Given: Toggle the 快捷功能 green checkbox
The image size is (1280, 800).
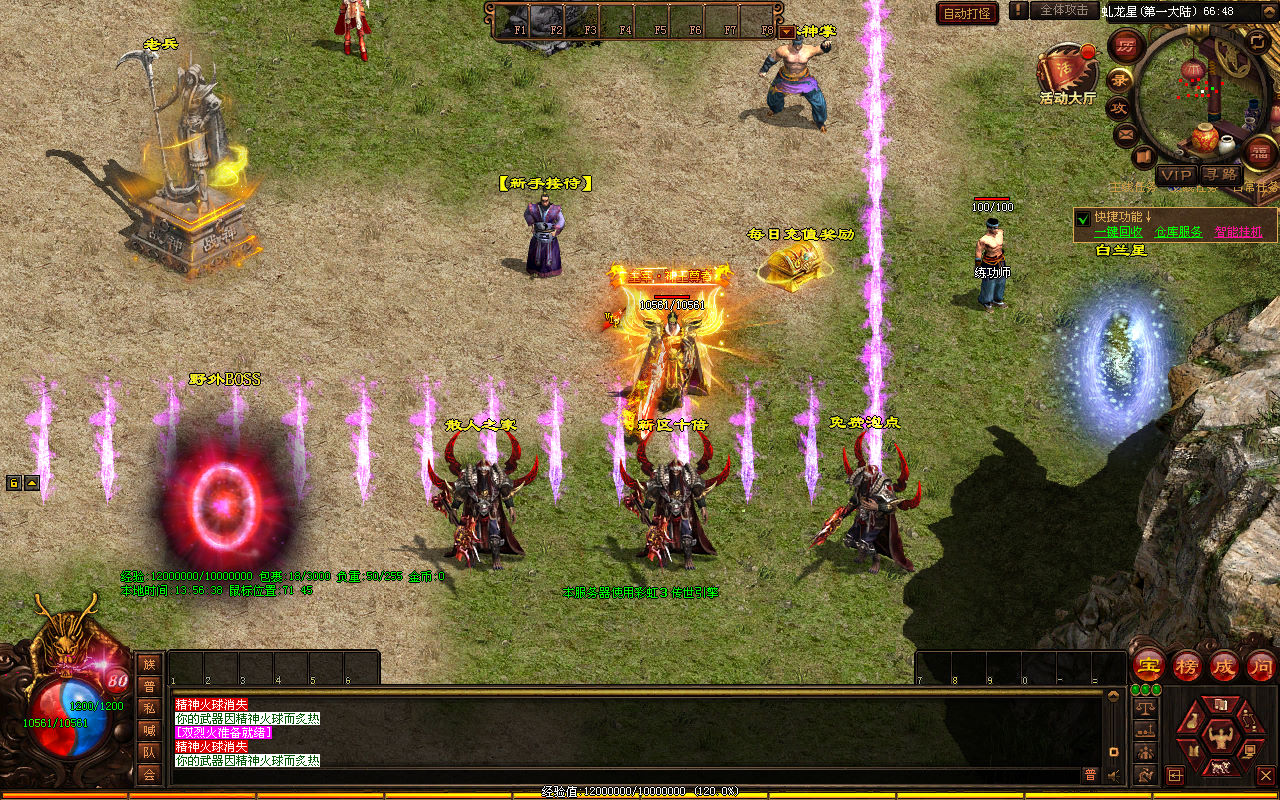Looking at the screenshot, I should 1082,218.
